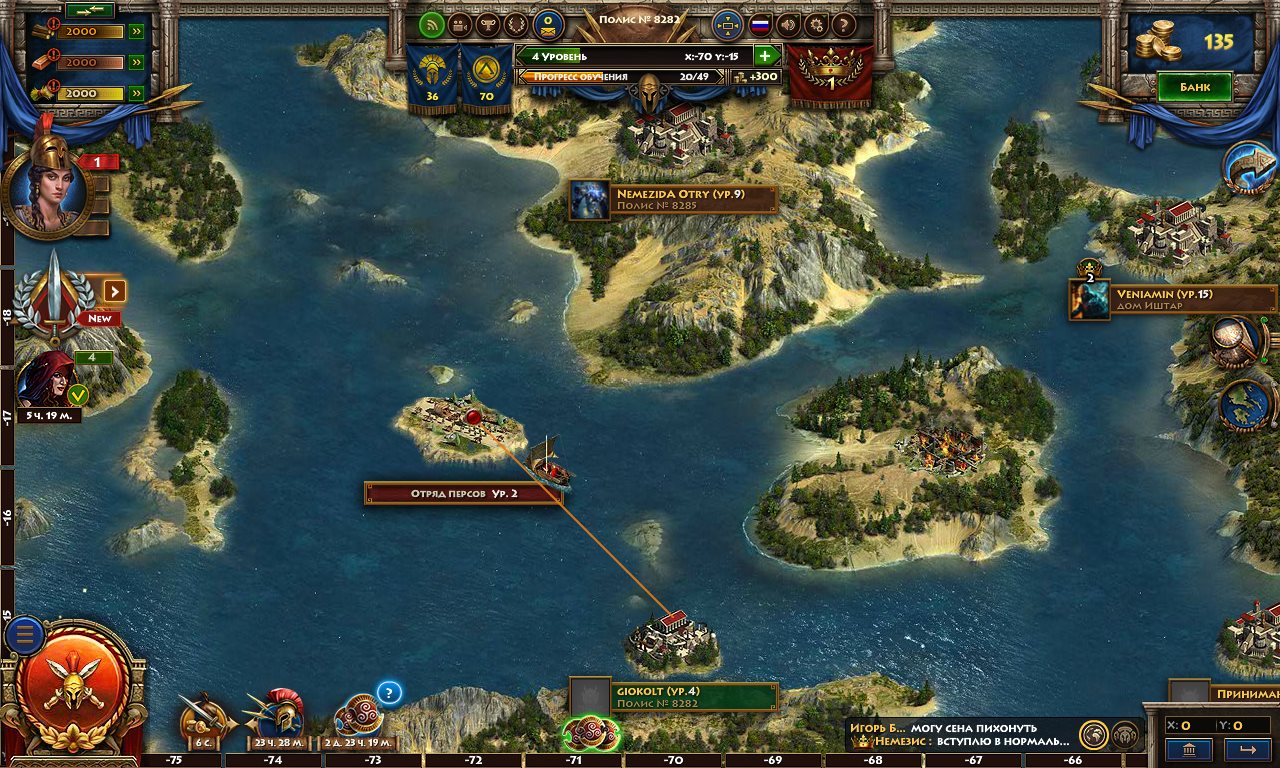This screenshot has height=768, width=1280.
Task: Return home with the temple button
Action: click(1189, 749)
